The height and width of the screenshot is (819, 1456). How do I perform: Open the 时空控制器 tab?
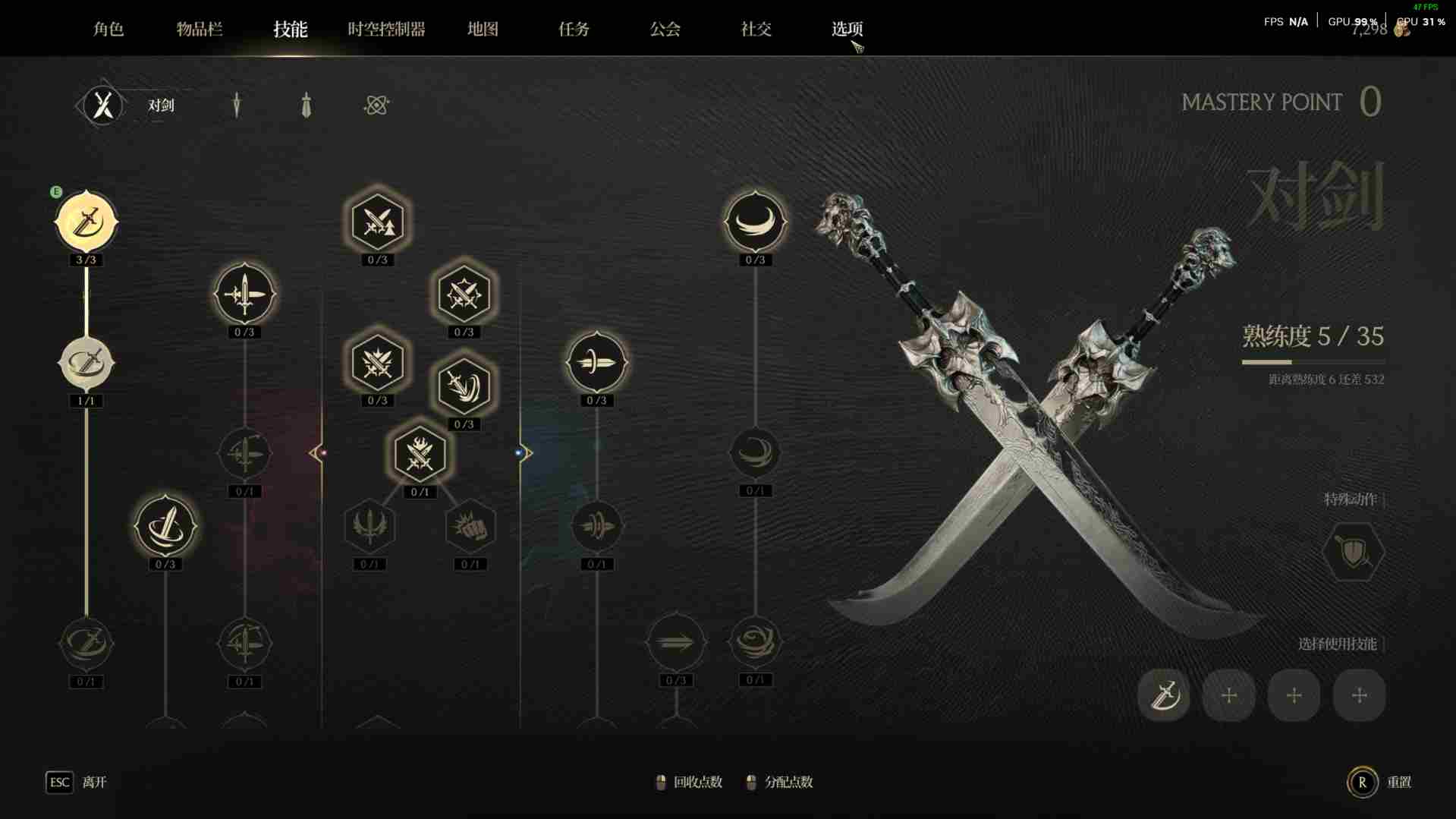(x=386, y=29)
